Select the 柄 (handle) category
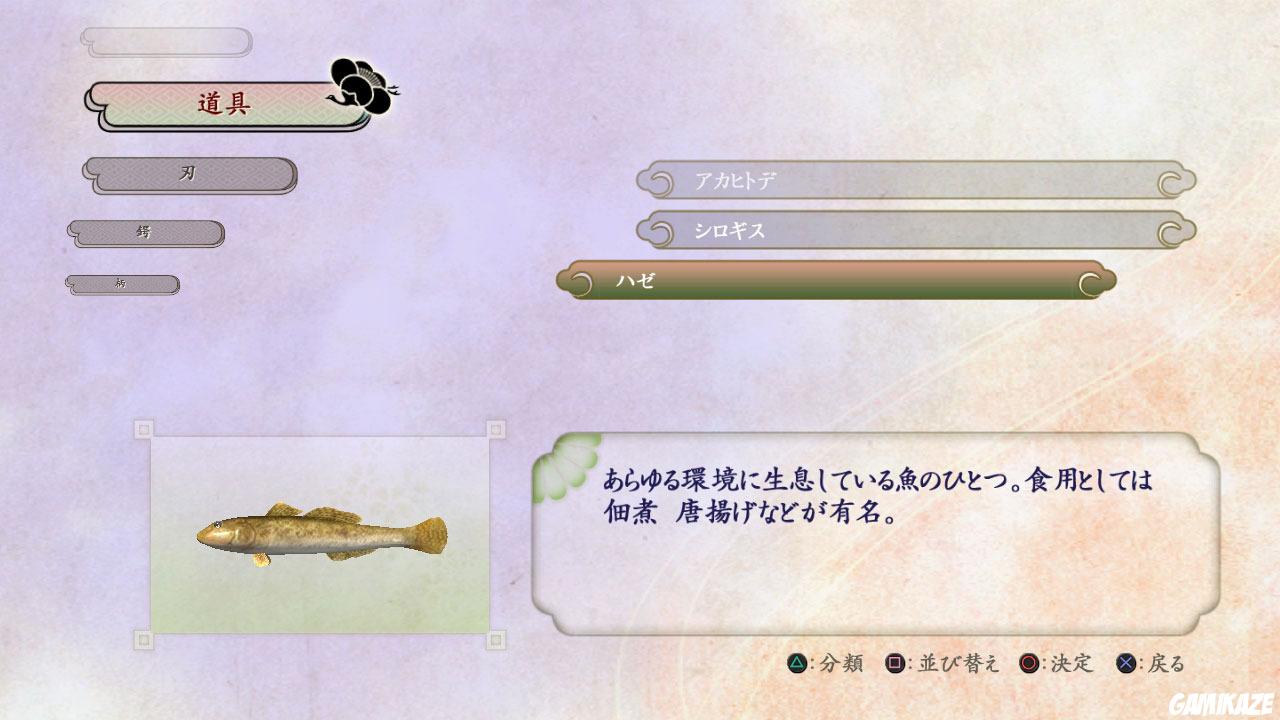 point(122,284)
